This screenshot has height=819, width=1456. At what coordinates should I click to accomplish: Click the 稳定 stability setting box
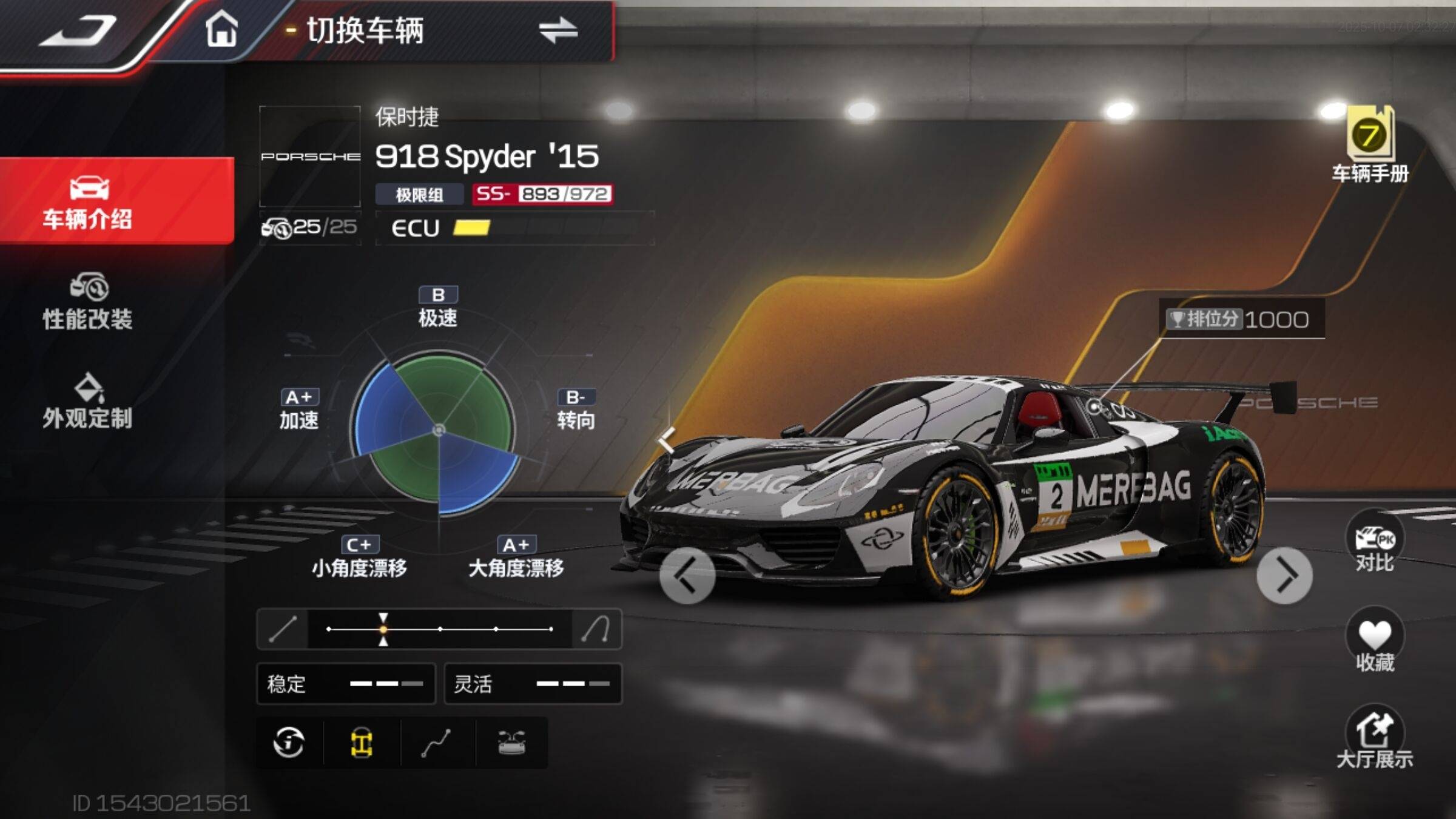click(x=346, y=684)
